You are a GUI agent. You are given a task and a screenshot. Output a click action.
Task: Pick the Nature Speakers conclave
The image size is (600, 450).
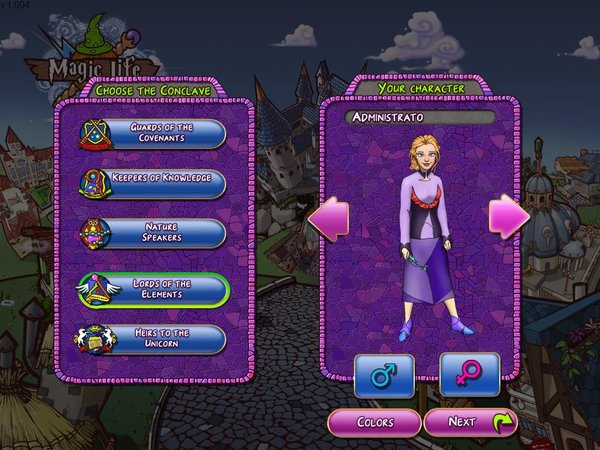160,234
